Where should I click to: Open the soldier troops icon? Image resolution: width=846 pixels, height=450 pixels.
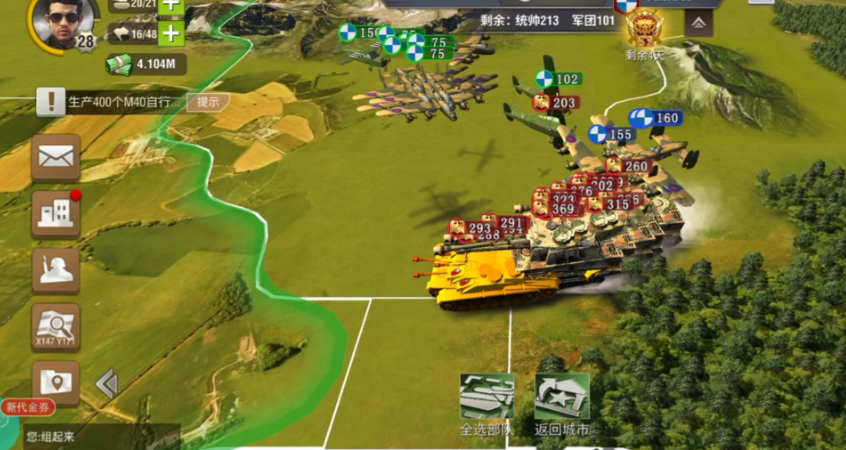55,270
